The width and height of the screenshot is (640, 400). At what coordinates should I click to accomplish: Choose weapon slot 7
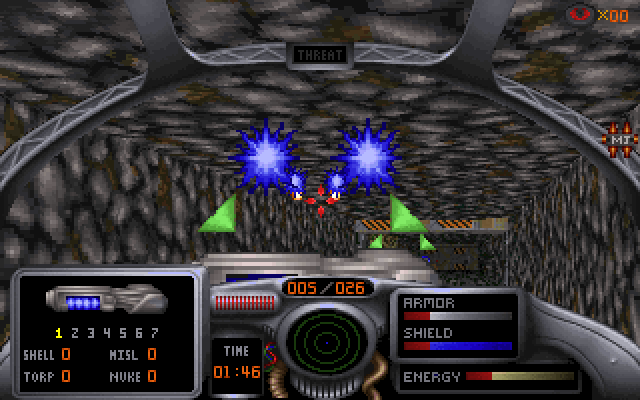point(153,333)
